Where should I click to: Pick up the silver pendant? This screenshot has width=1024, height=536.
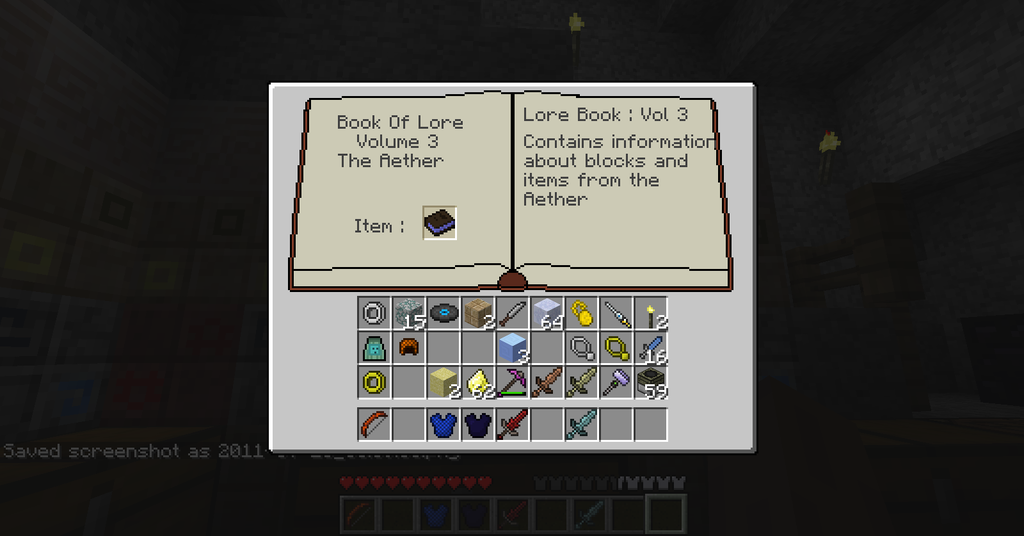pyautogui.click(x=581, y=348)
